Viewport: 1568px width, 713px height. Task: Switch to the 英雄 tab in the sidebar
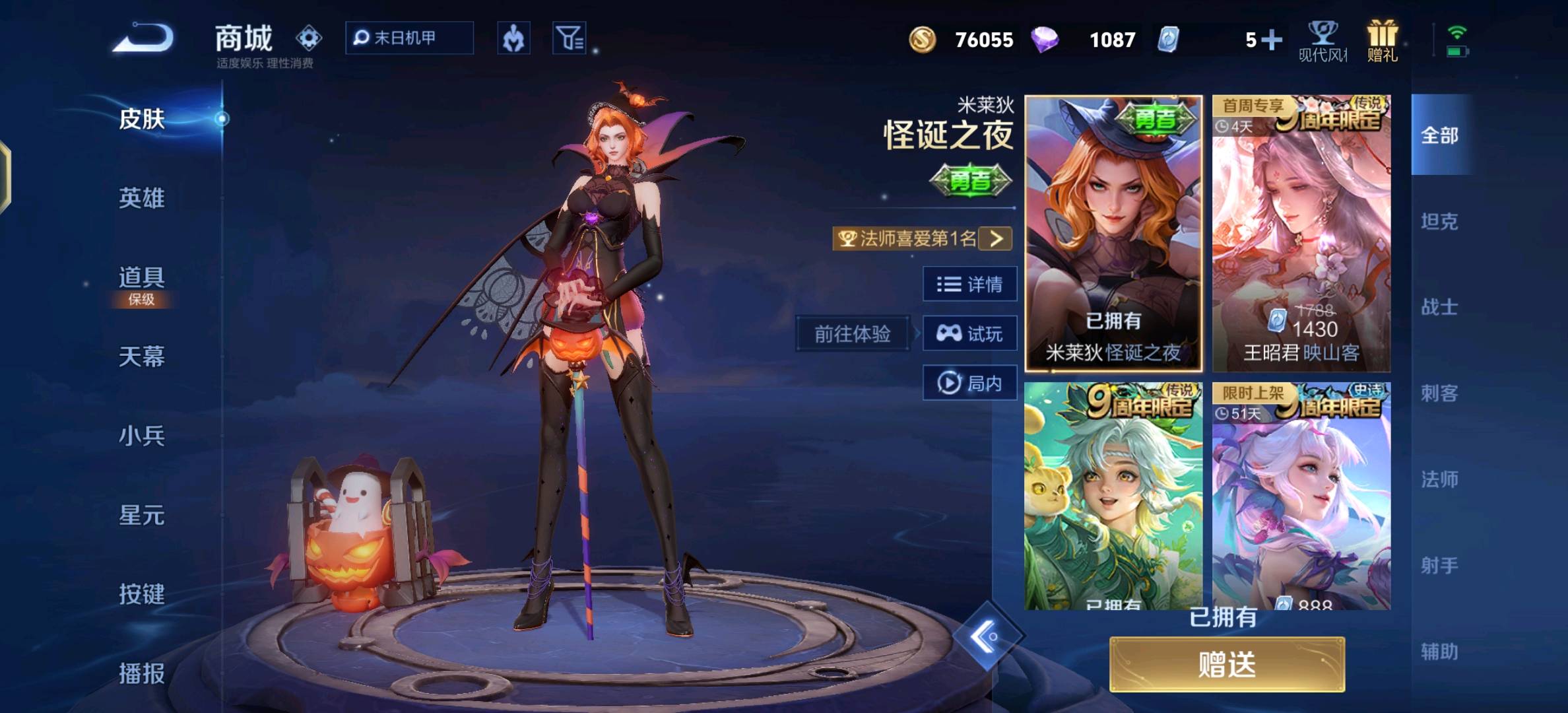[x=143, y=198]
